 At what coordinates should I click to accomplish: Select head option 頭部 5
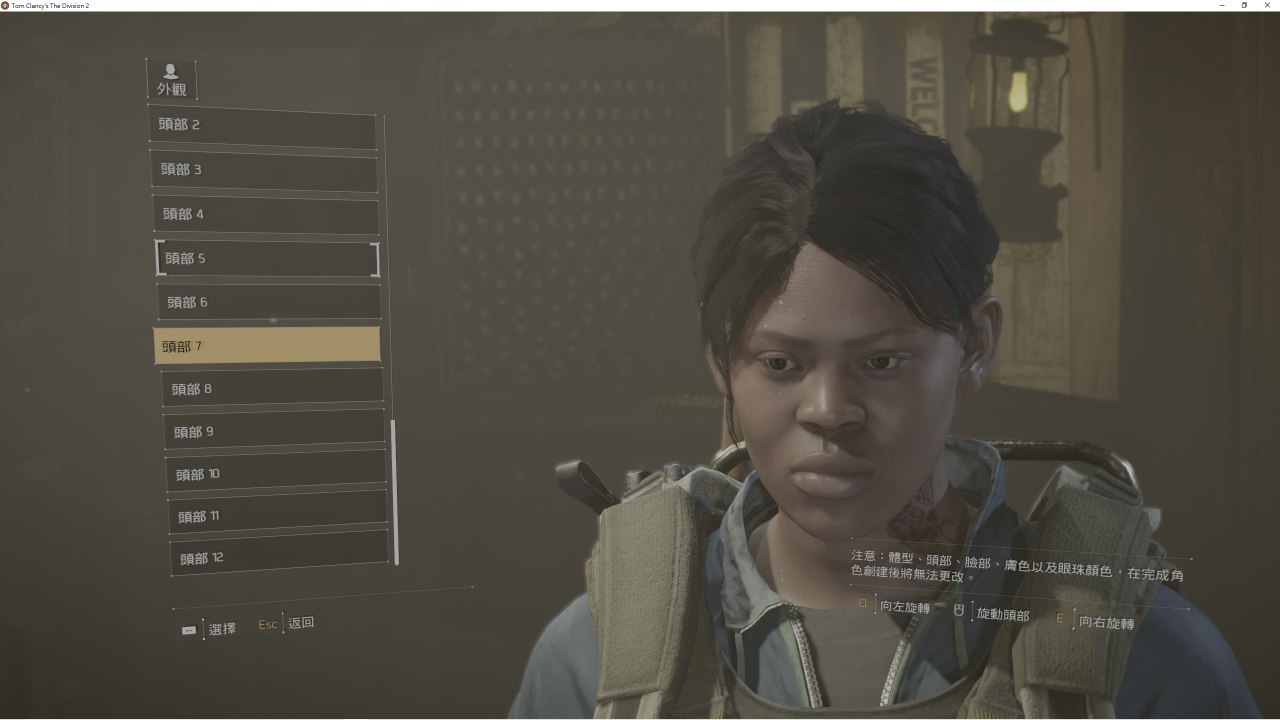(x=268, y=258)
